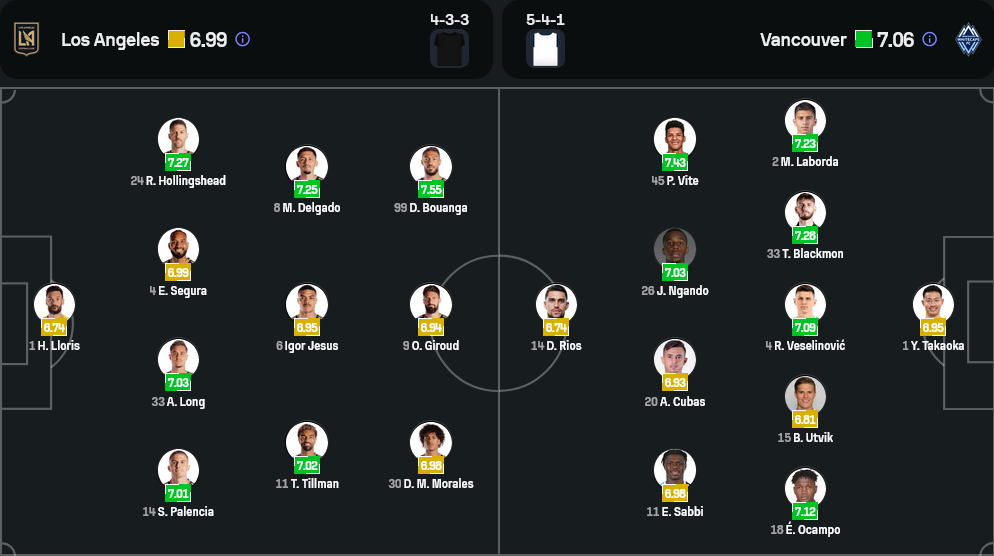Click the LAFC club crest
994x556 pixels.
pyautogui.click(x=26, y=39)
